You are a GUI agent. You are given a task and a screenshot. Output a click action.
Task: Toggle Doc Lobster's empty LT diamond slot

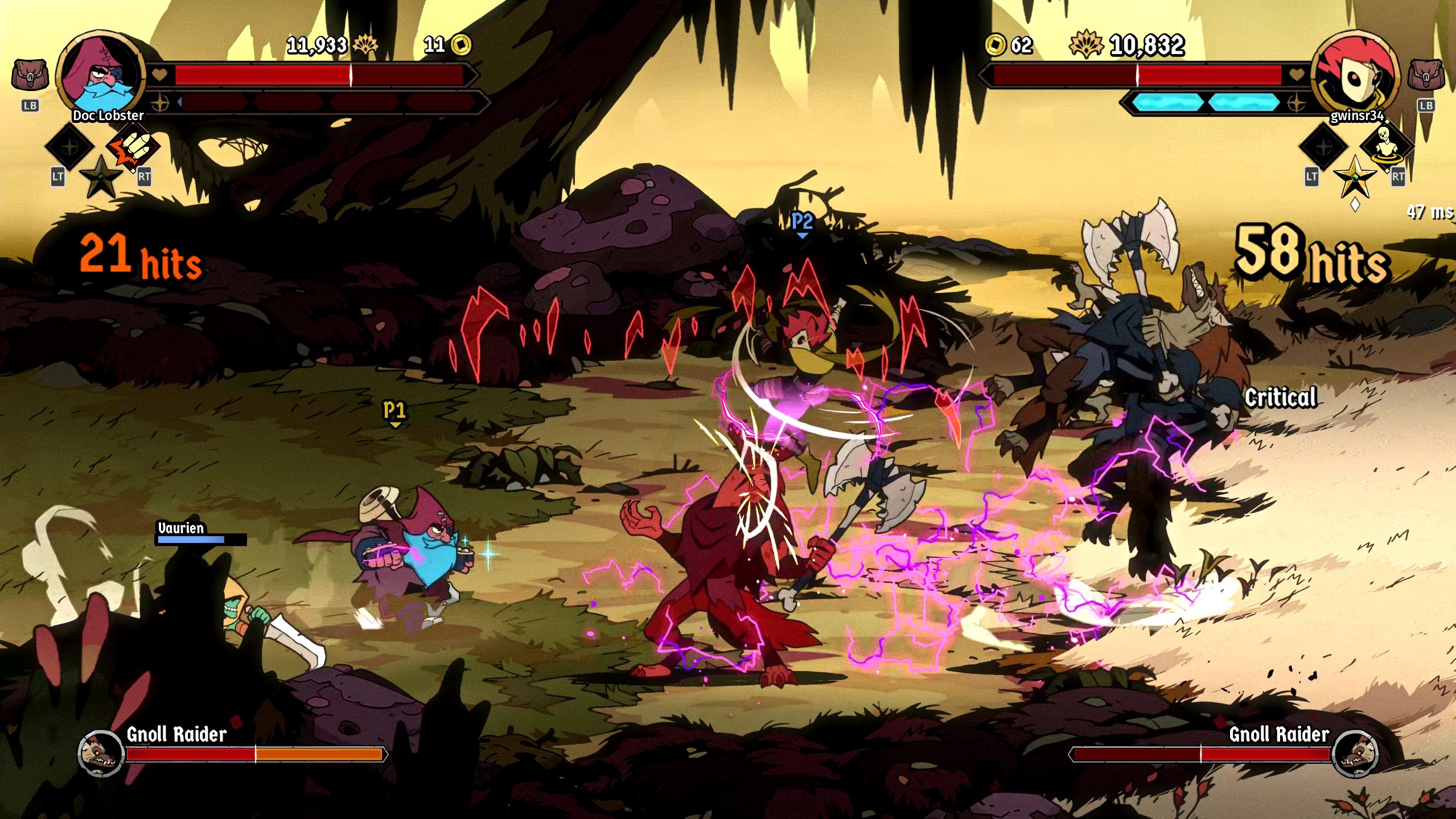tap(68, 147)
